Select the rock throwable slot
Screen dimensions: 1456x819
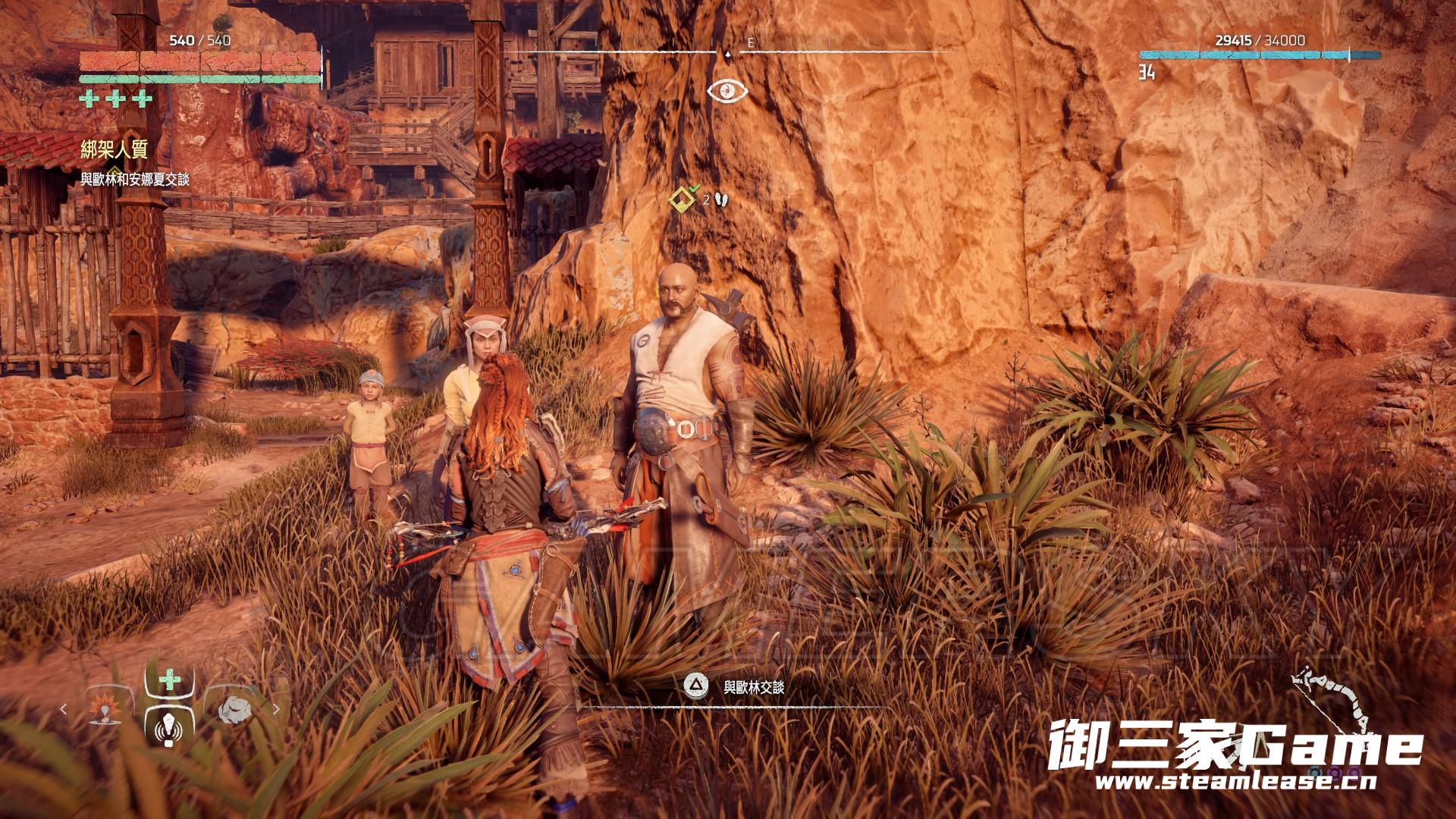tap(234, 709)
